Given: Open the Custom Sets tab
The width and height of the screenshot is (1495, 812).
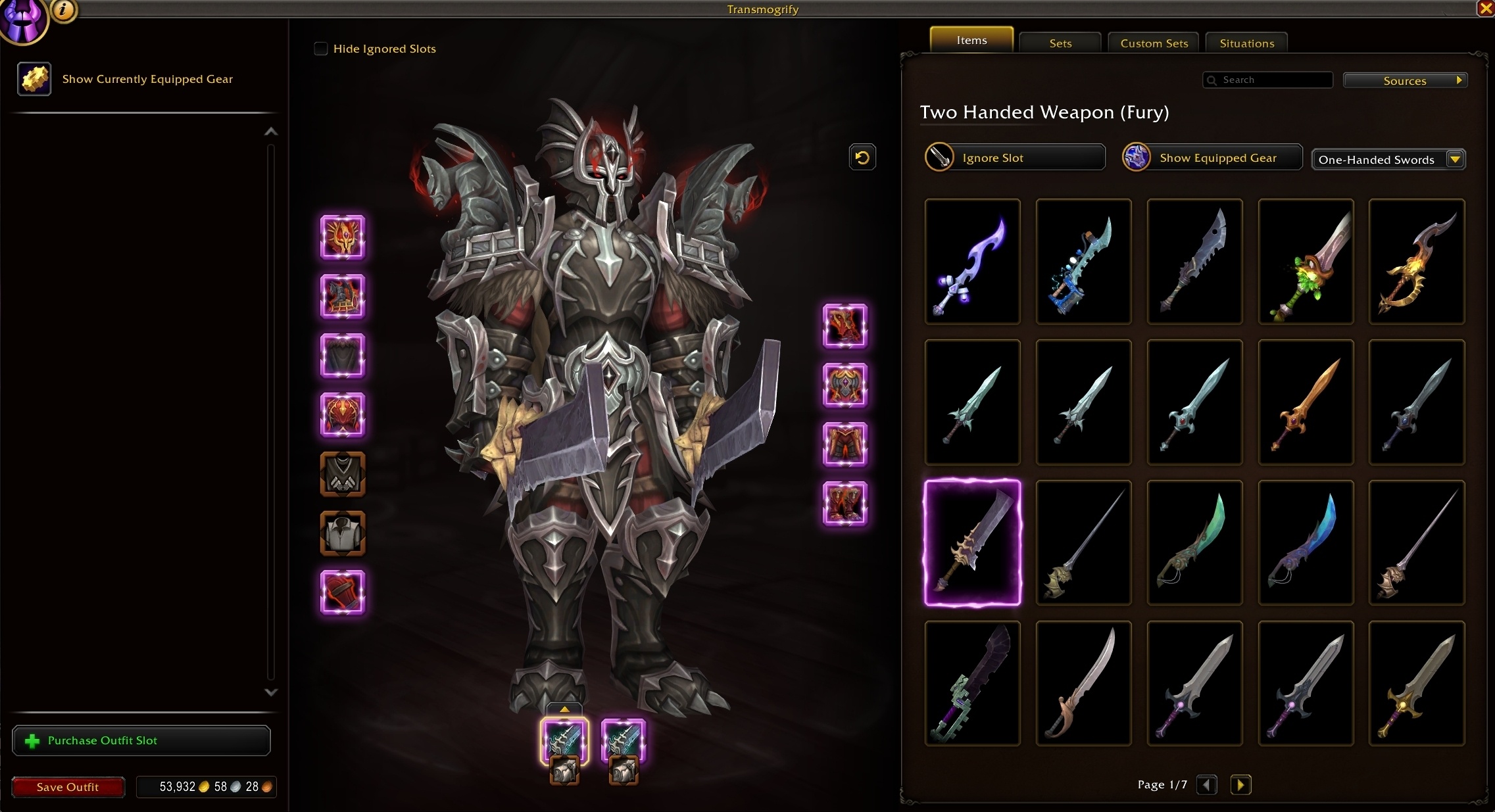Looking at the screenshot, I should click(x=1154, y=43).
